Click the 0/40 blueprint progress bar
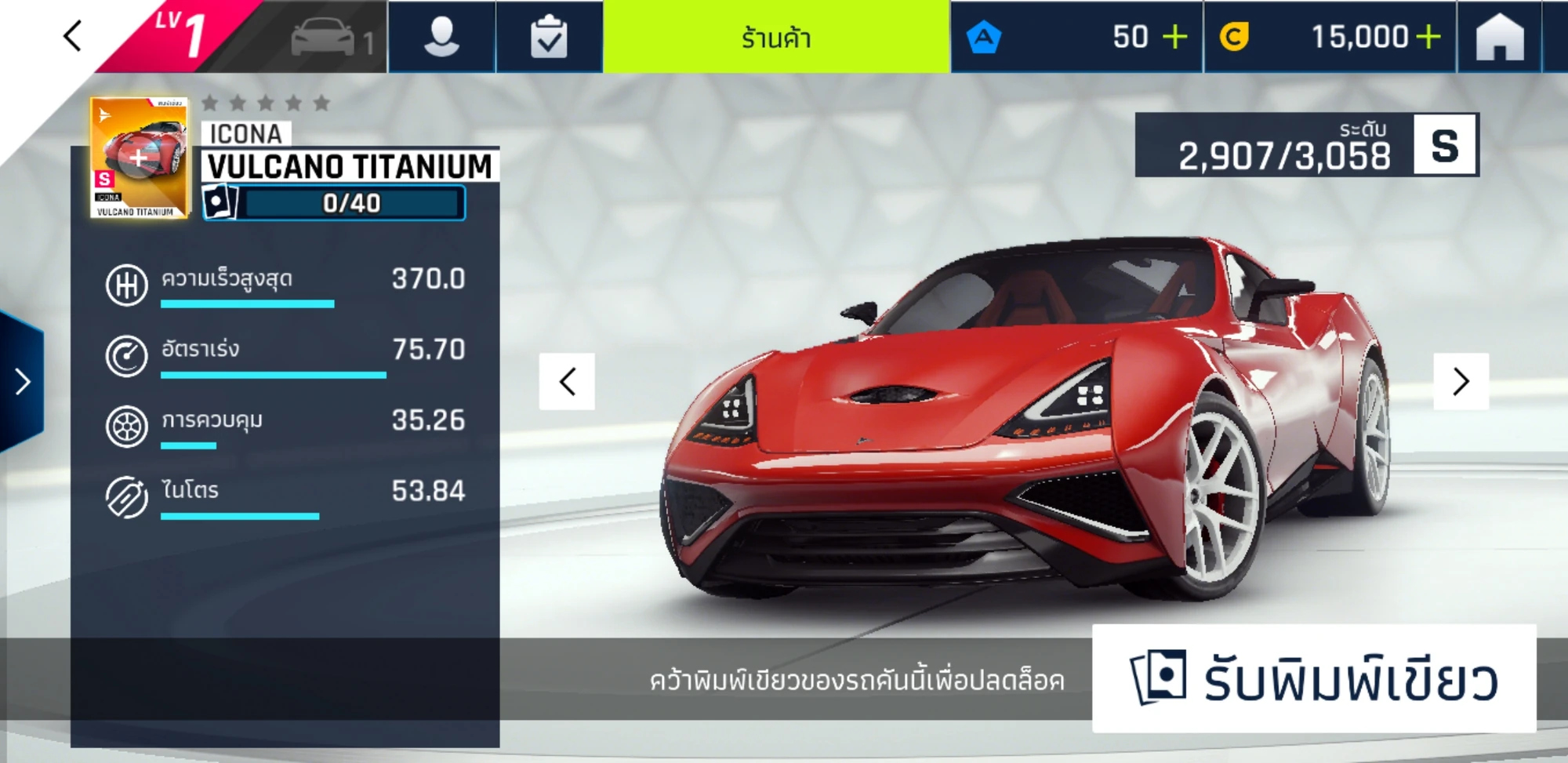Image resolution: width=1568 pixels, height=763 pixels. pyautogui.click(x=349, y=204)
